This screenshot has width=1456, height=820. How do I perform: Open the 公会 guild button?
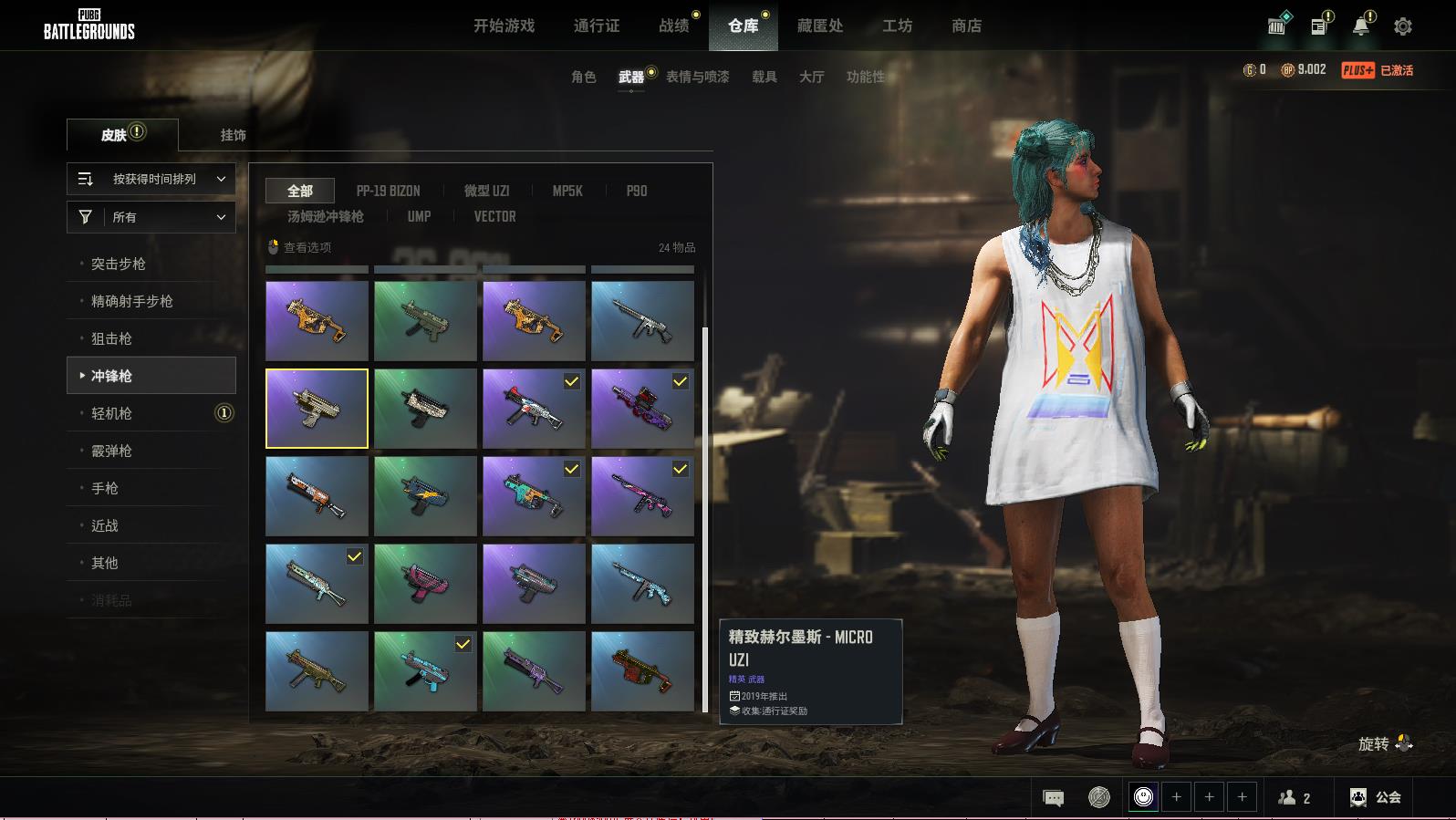tap(1377, 797)
